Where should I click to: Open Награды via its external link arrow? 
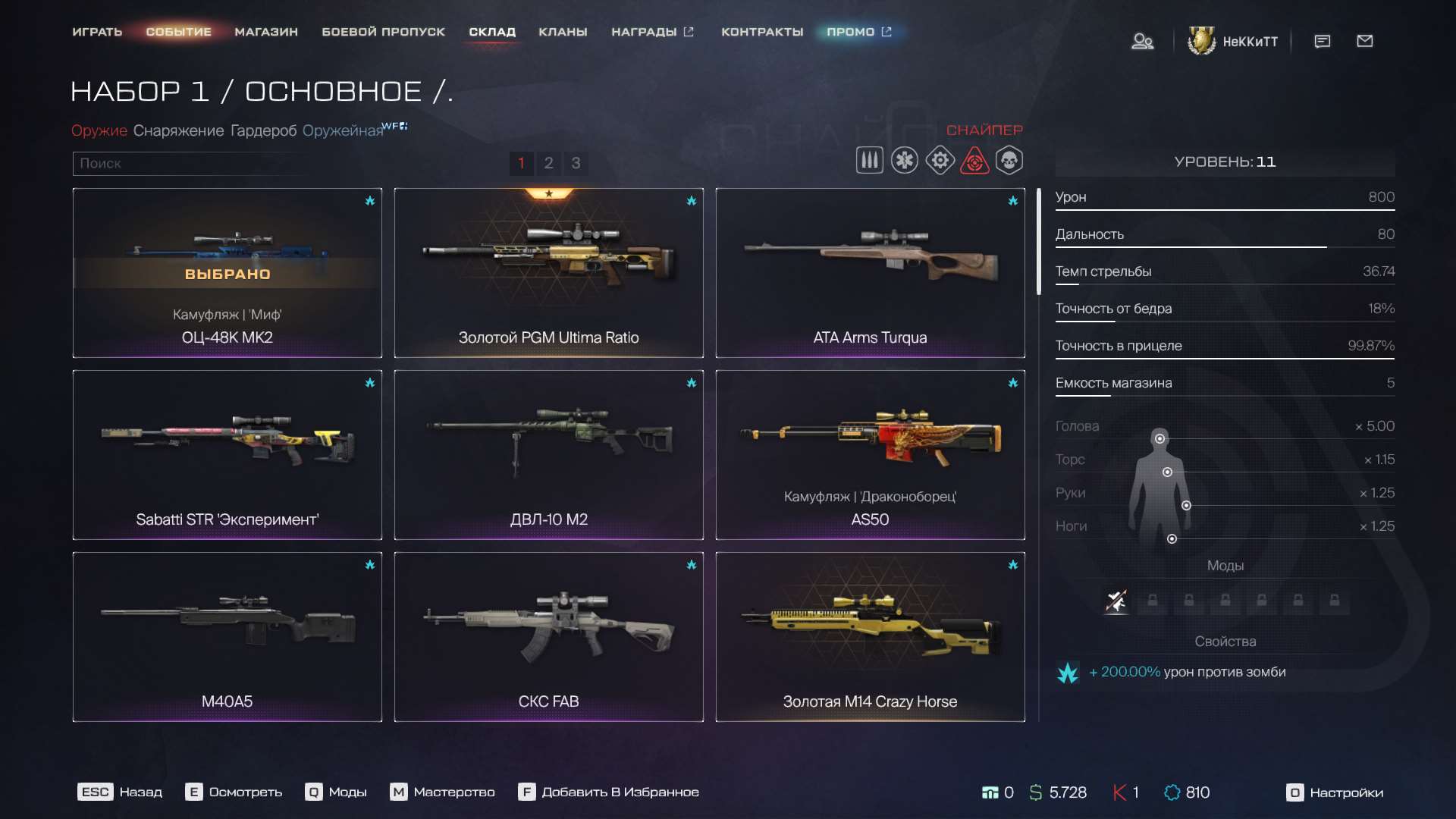[x=689, y=31]
